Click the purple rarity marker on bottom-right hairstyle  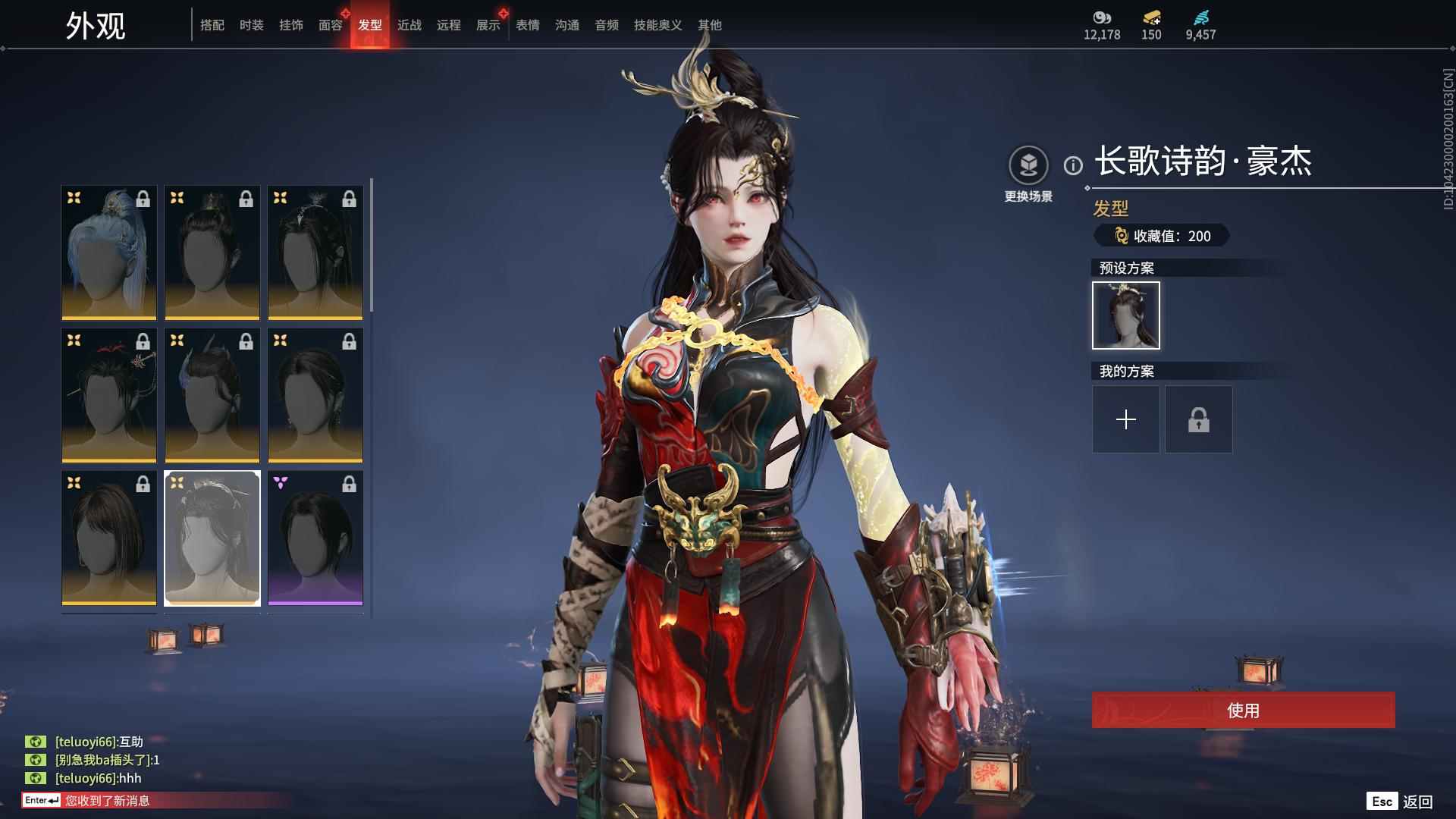click(x=281, y=482)
